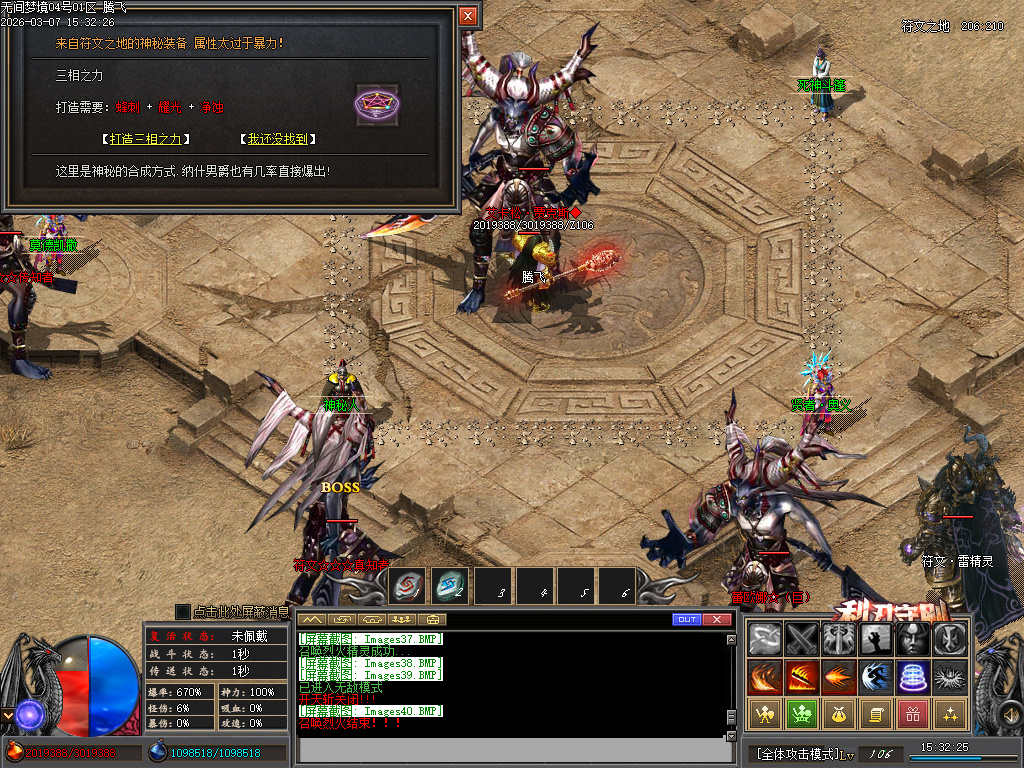This screenshot has height=768, width=1024.
Task: Choose the 打造三相之力 crafting option
Action: (147, 140)
